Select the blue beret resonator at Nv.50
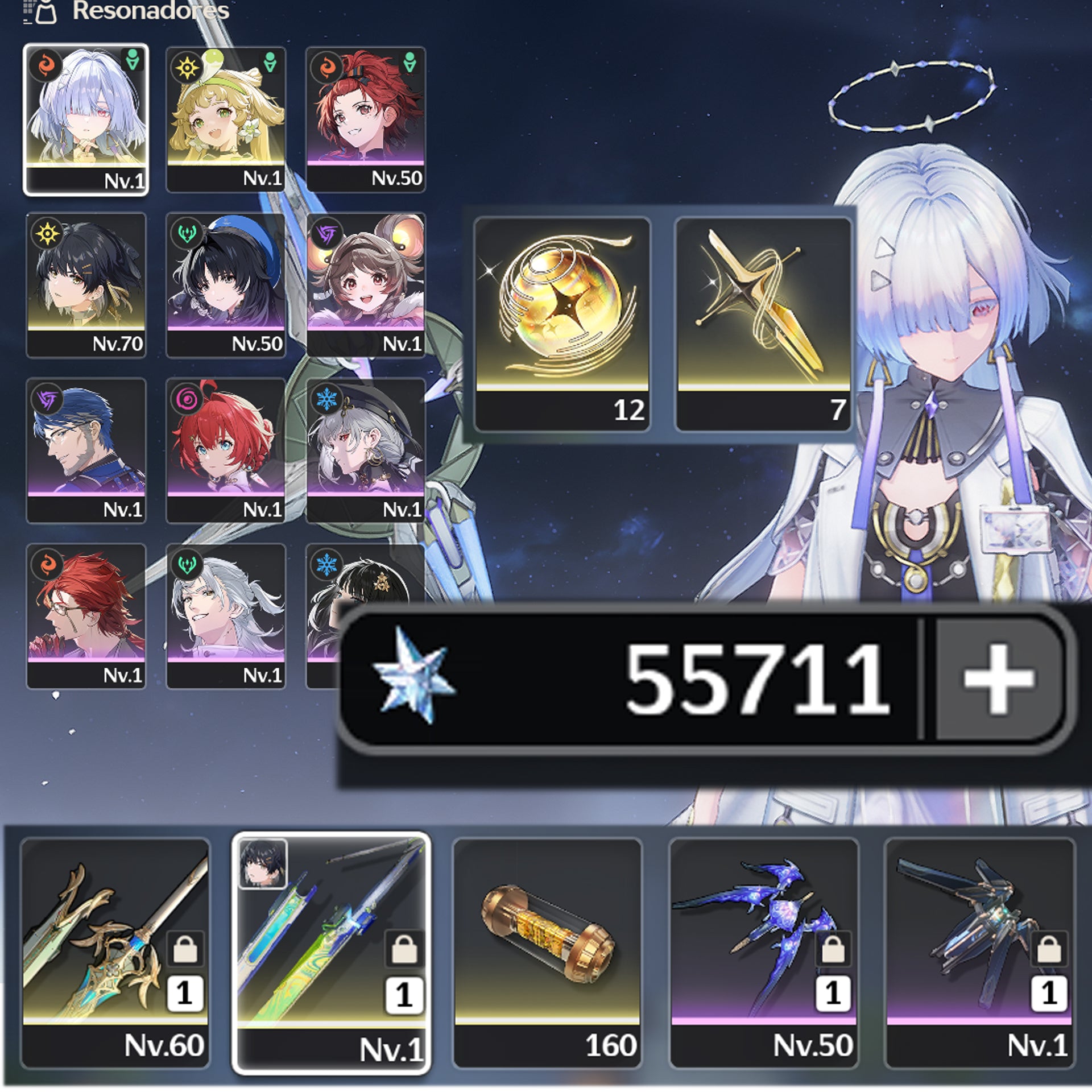Viewport: 1092px width, 1092px height. (226, 285)
